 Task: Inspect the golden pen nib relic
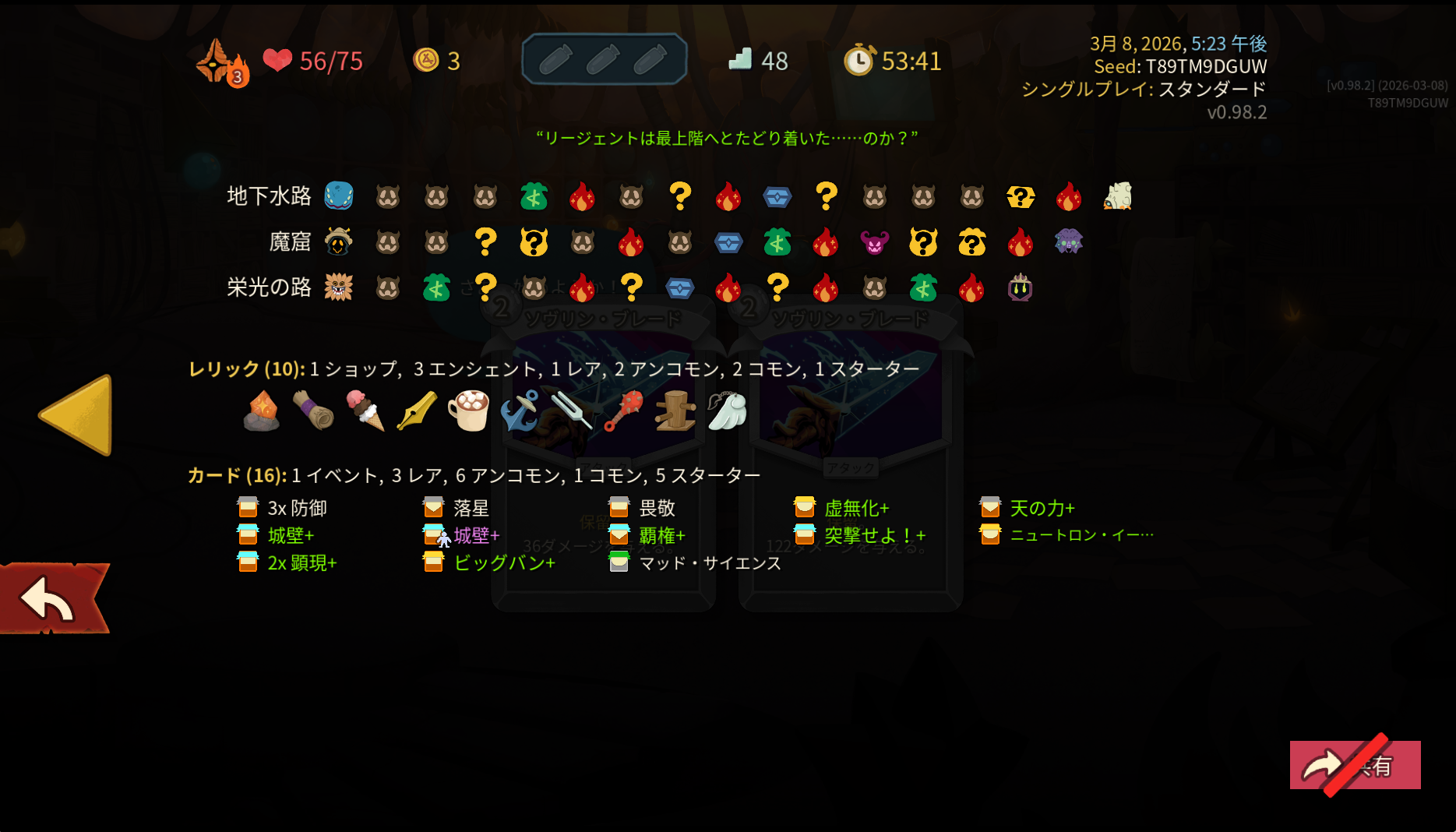tap(417, 411)
